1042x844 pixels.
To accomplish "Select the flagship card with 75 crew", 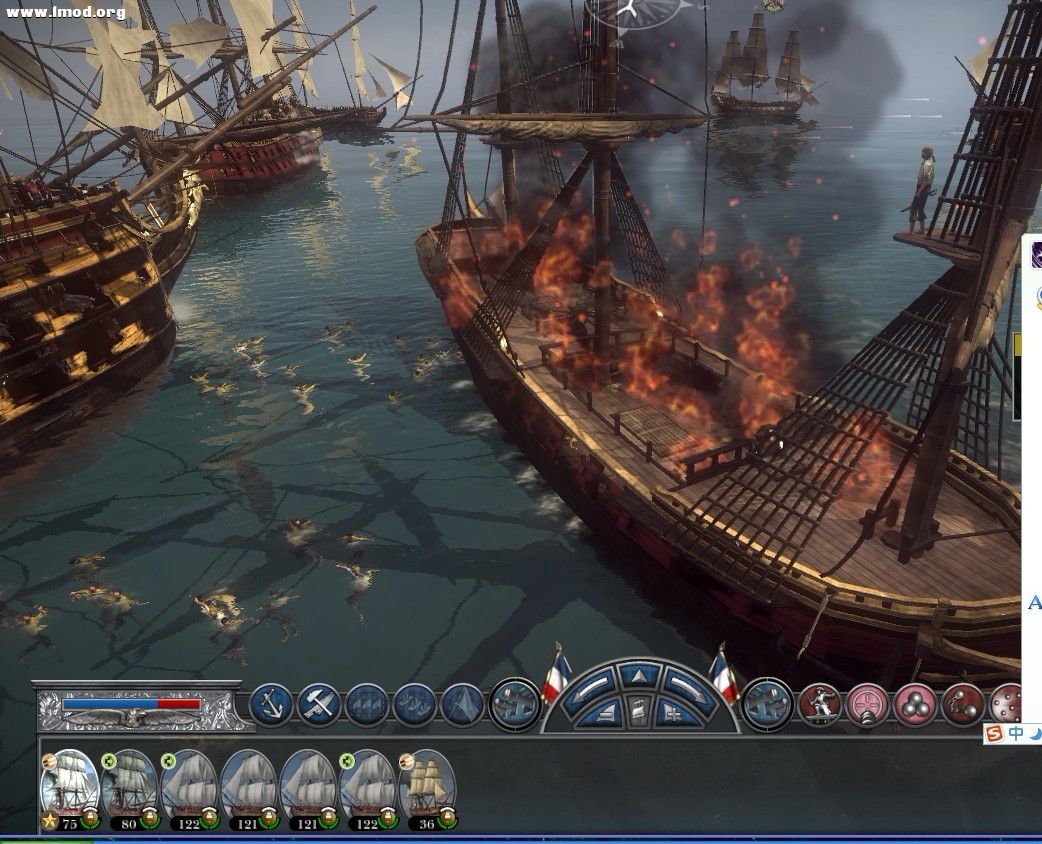I will click(69, 786).
